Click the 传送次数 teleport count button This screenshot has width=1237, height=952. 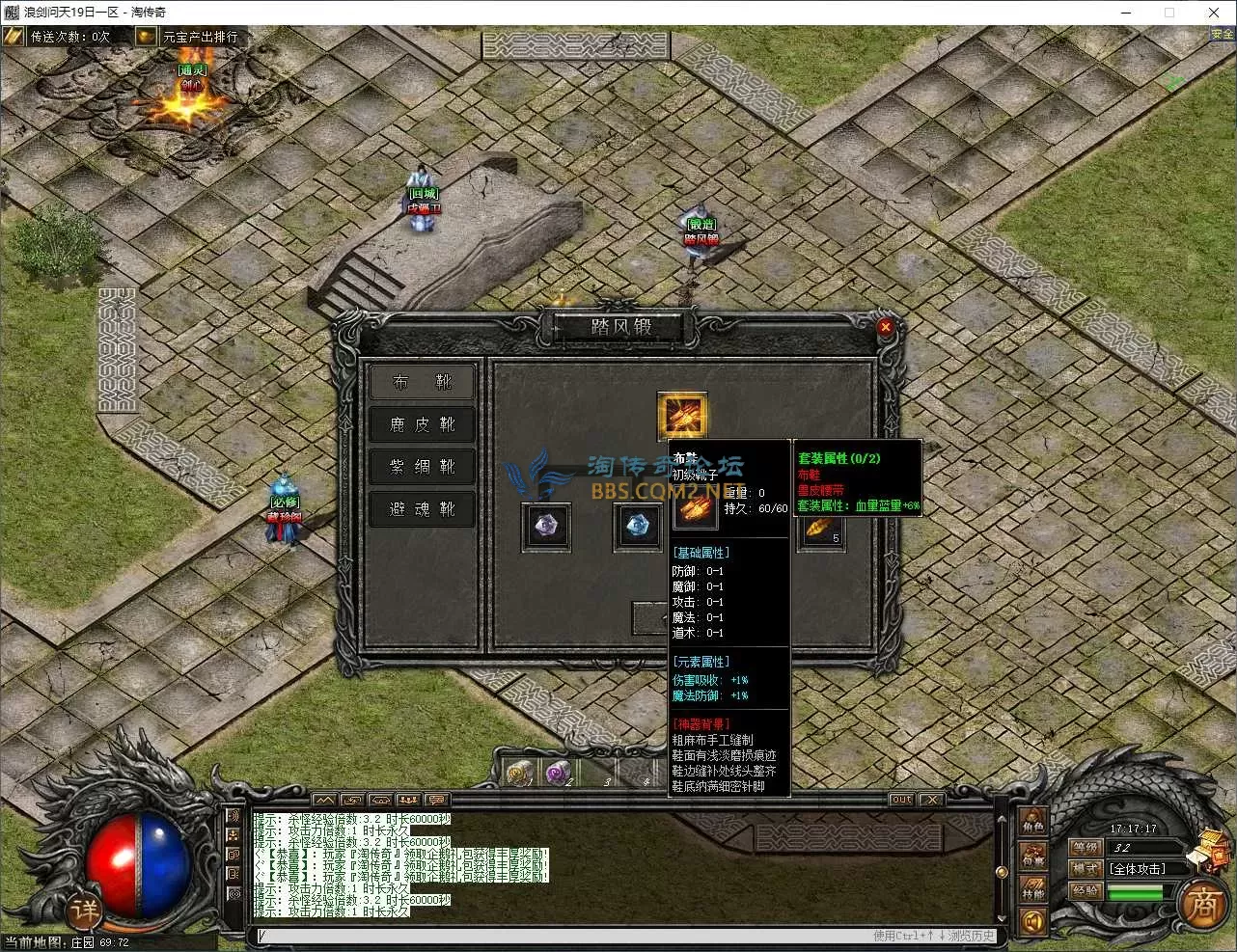(x=60, y=37)
